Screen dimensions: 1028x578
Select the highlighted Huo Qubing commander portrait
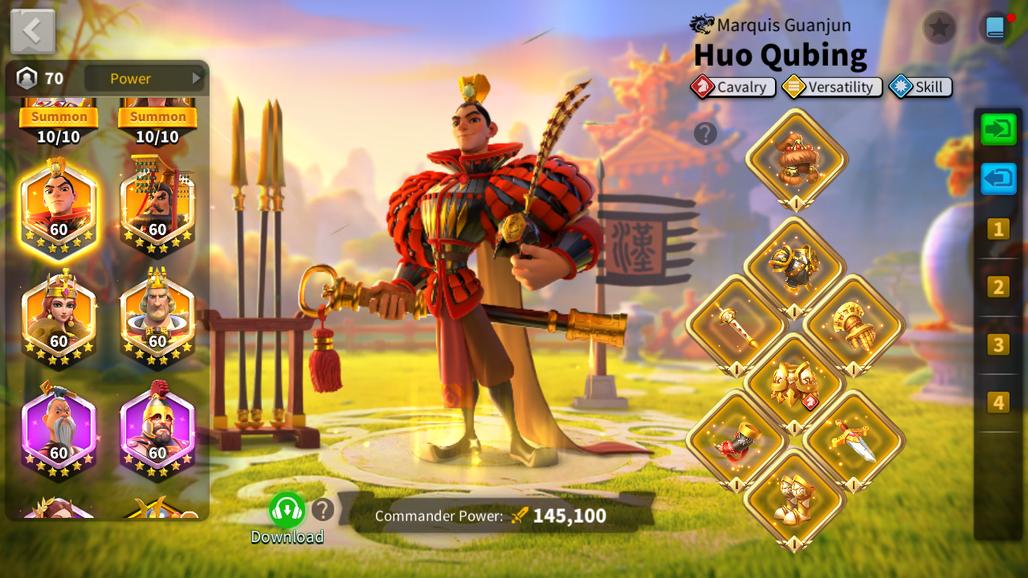pos(59,208)
